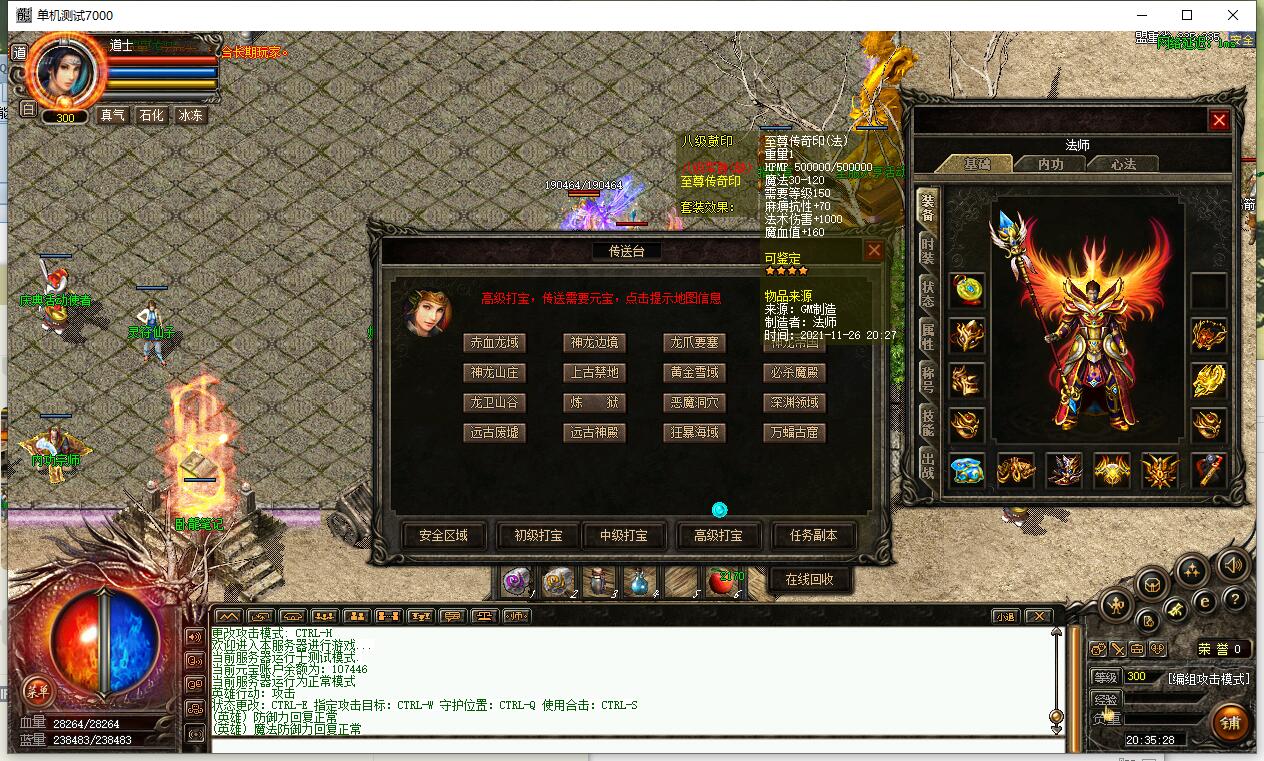1264x761 pixels.
Task: Choose the 上古禁地 destination
Action: click(x=594, y=372)
